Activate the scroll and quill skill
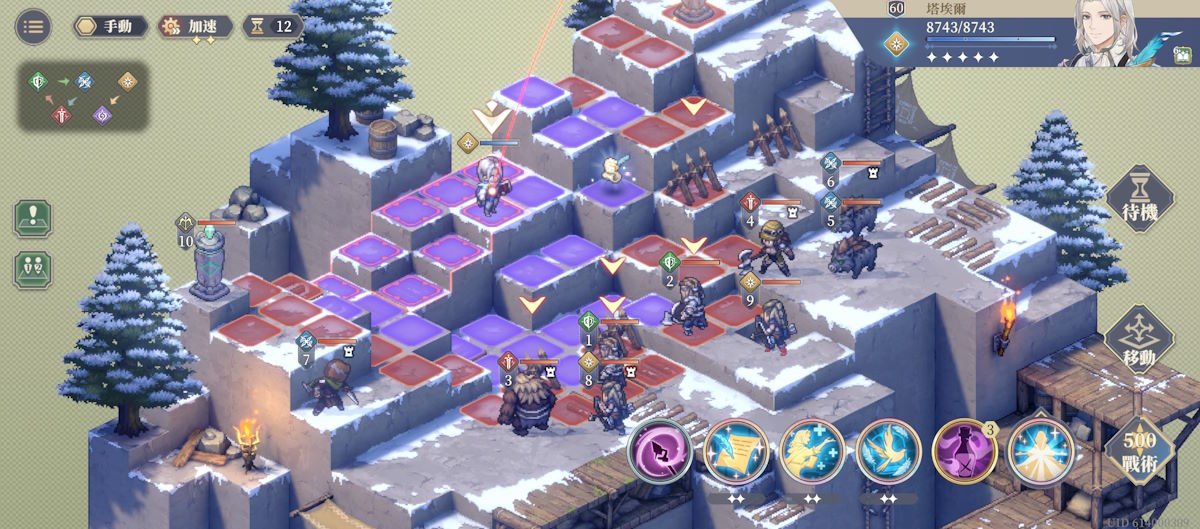The image size is (1200, 529). point(736,451)
